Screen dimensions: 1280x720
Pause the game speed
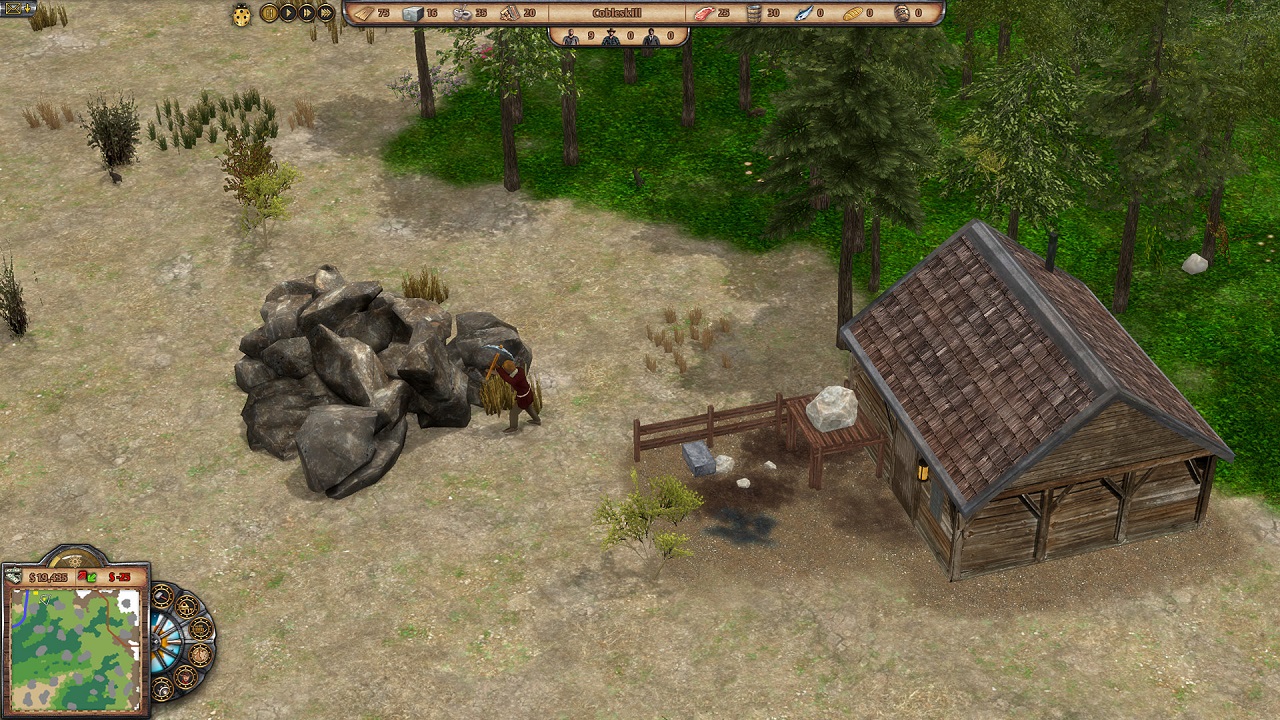tap(269, 13)
